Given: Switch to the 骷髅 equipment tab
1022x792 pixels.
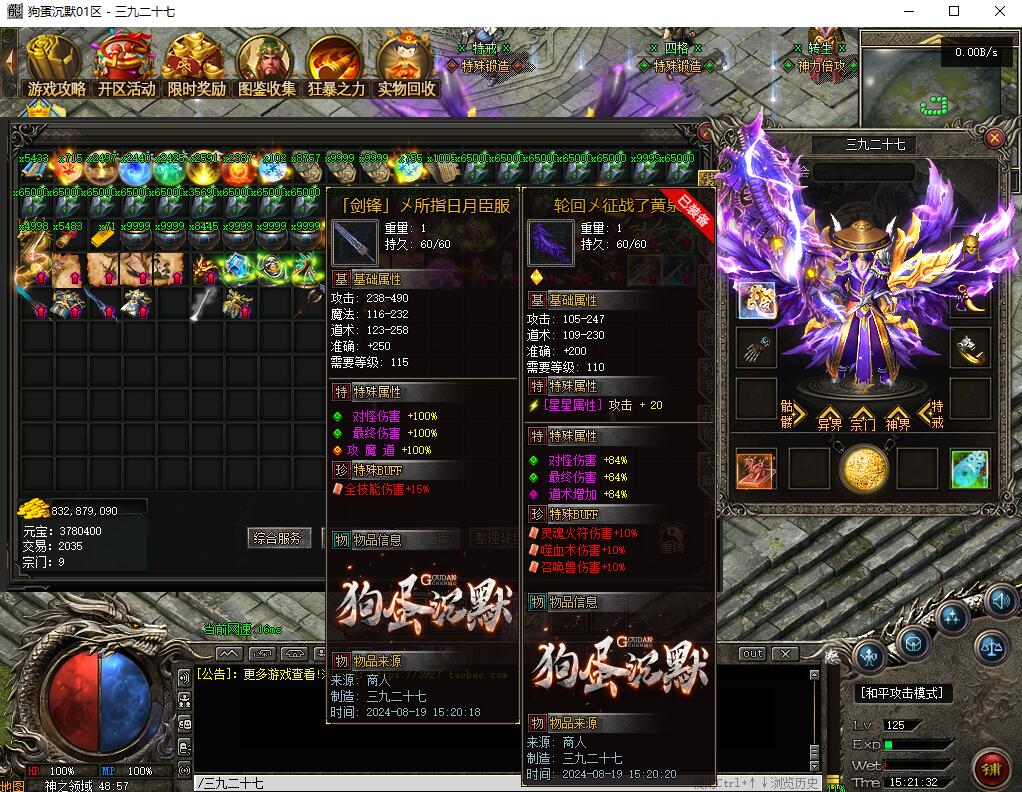Looking at the screenshot, I should point(793,413).
